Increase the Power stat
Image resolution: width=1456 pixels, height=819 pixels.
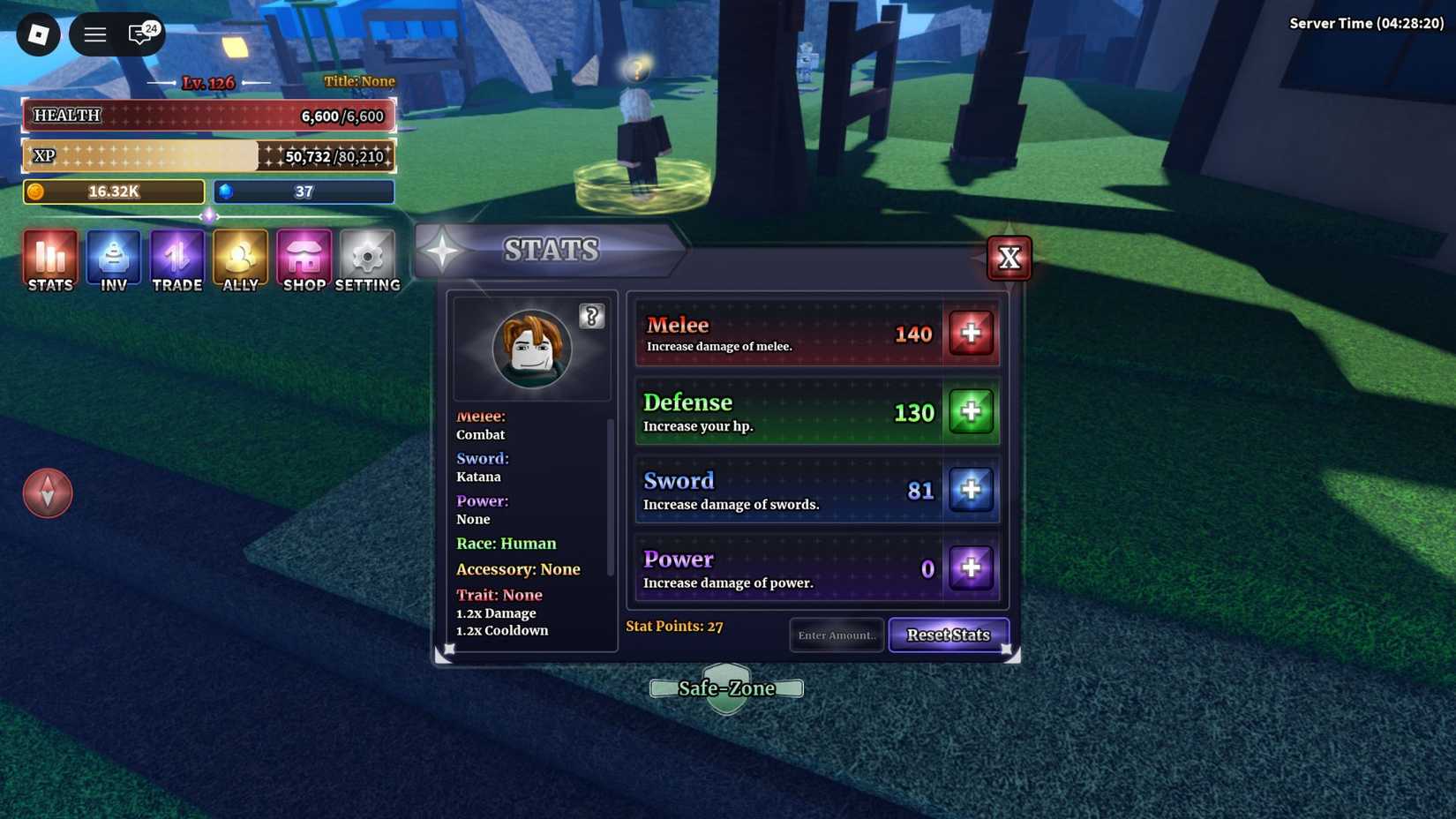972,568
